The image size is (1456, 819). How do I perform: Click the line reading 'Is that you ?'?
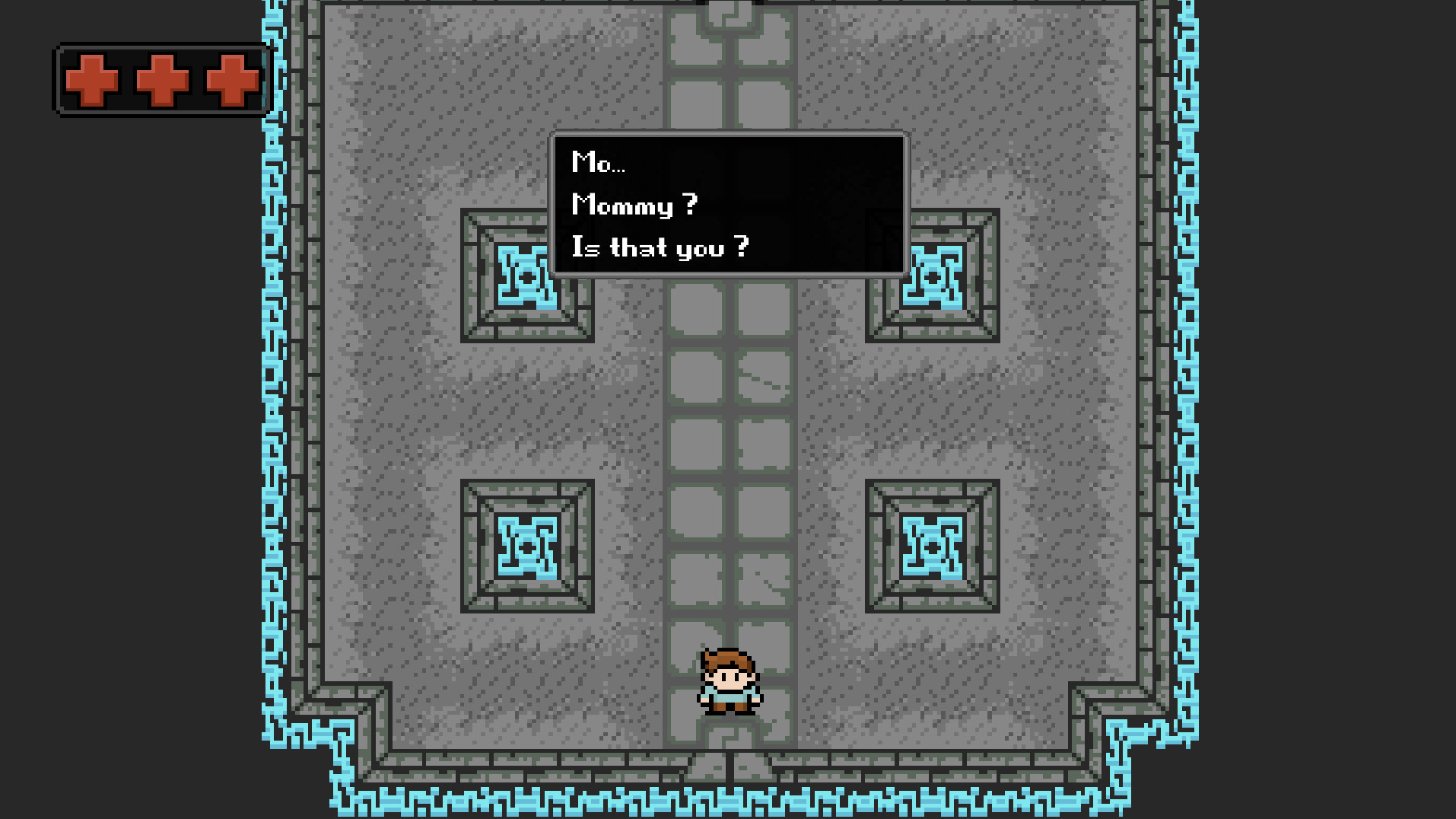point(660,246)
